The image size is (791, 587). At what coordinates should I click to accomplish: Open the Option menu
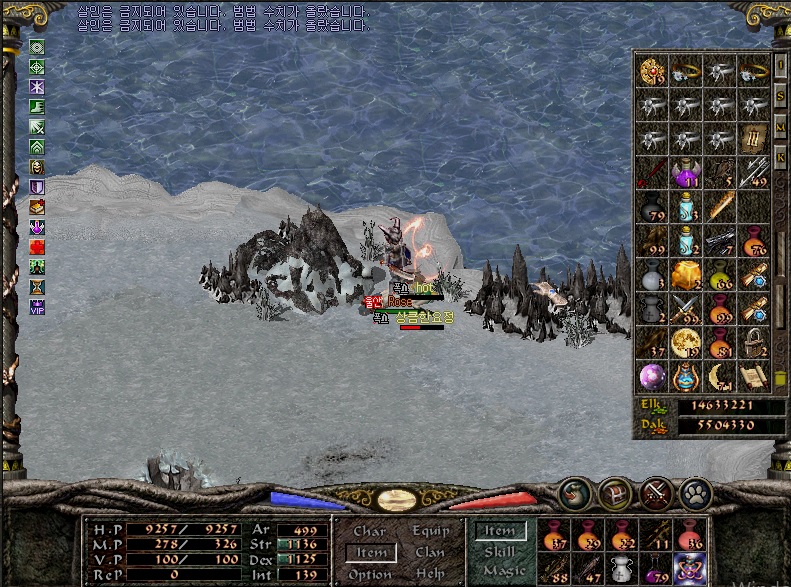coord(370,574)
